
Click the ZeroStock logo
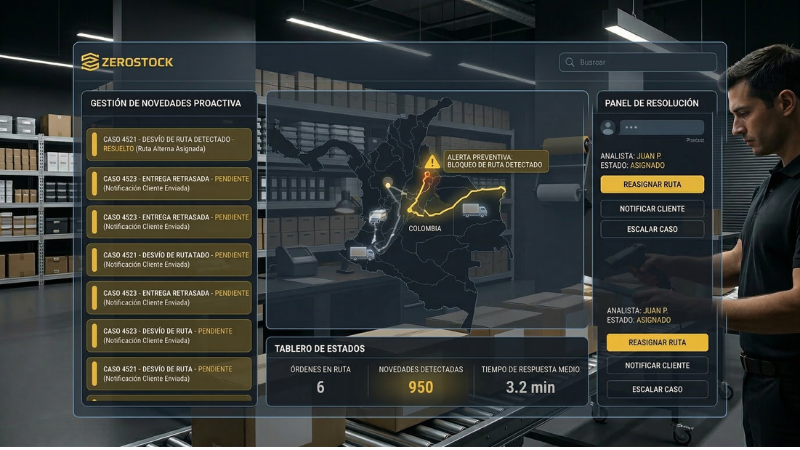point(127,62)
